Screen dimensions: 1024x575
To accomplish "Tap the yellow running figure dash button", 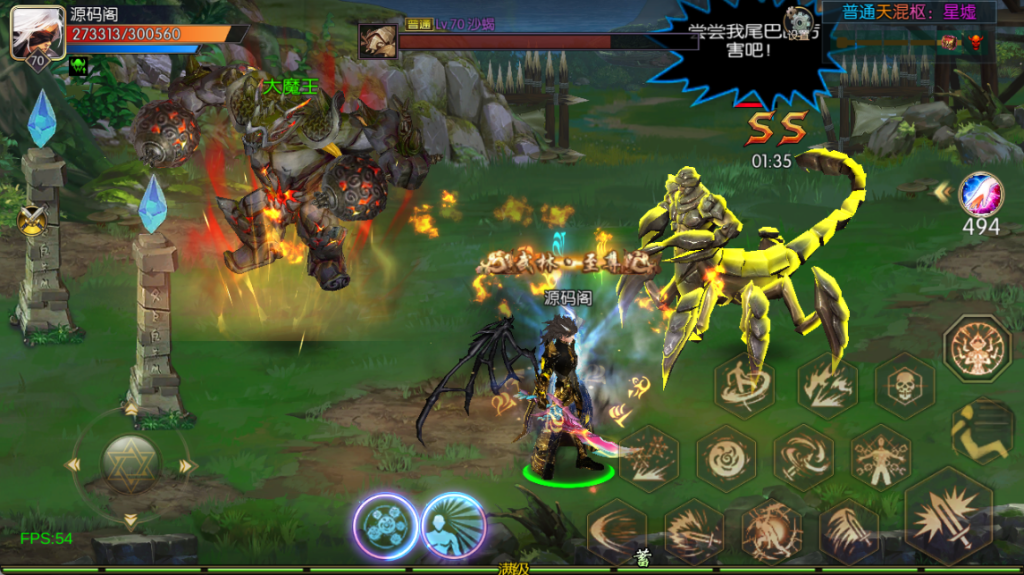I will coord(983,430).
